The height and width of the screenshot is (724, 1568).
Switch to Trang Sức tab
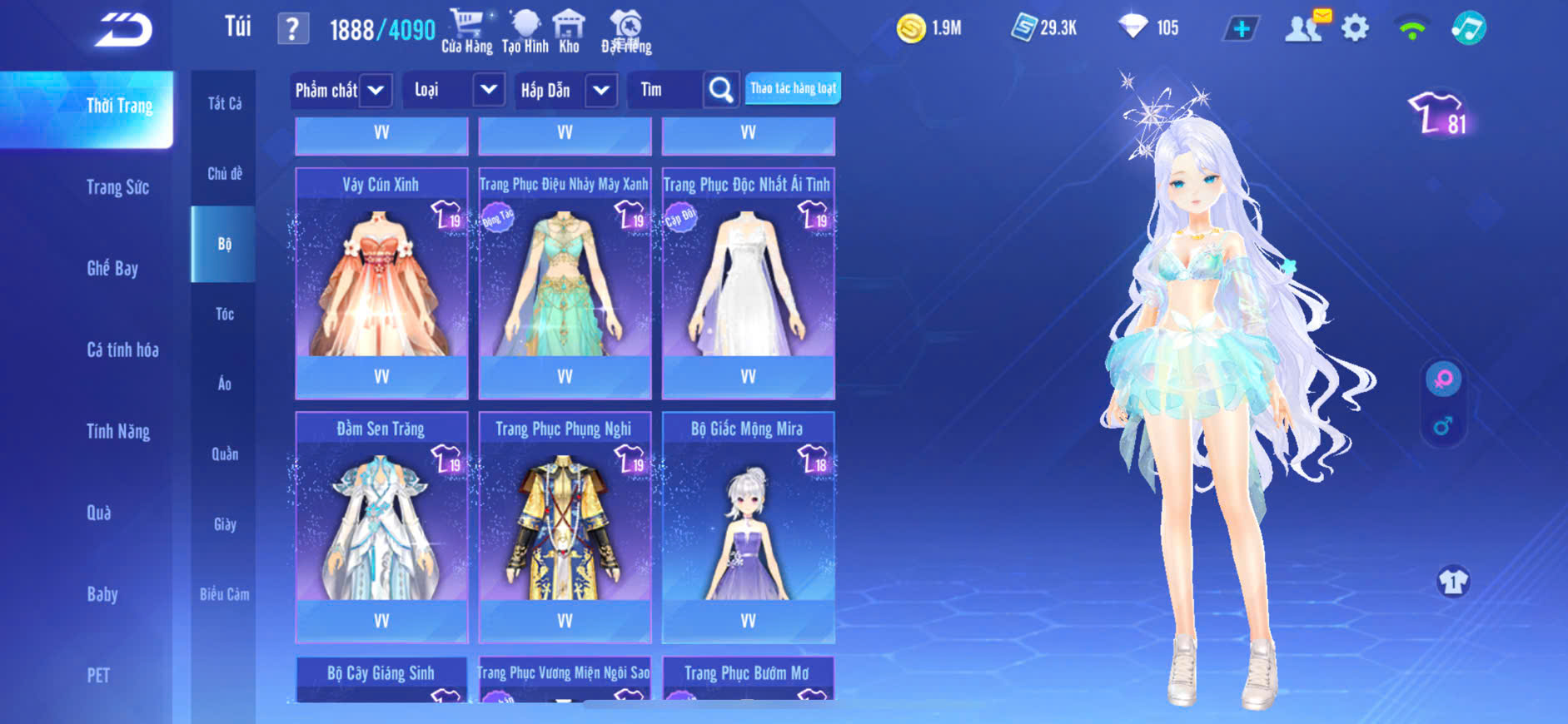(118, 187)
